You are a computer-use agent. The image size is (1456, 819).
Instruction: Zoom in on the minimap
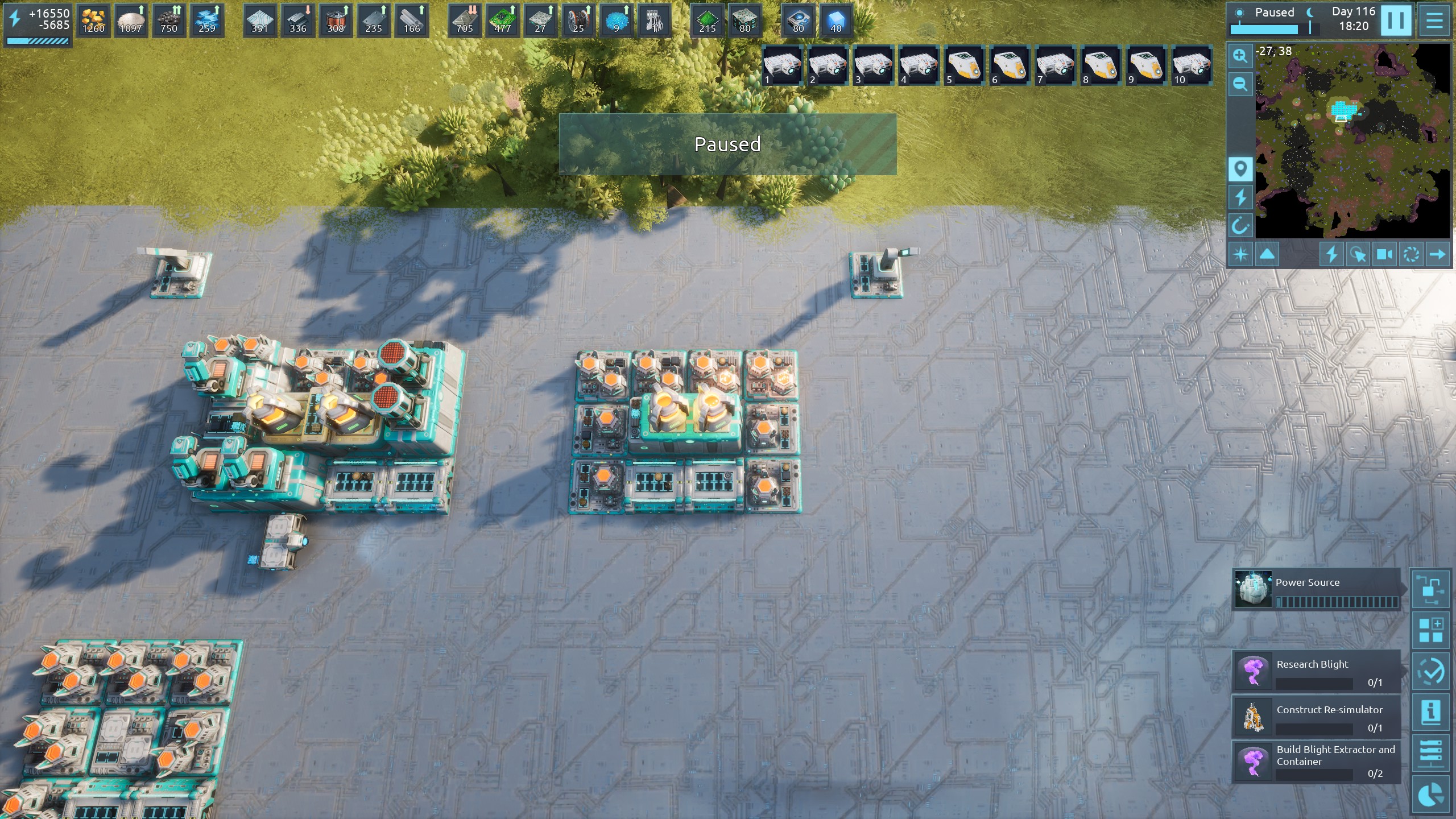pos(1240,56)
